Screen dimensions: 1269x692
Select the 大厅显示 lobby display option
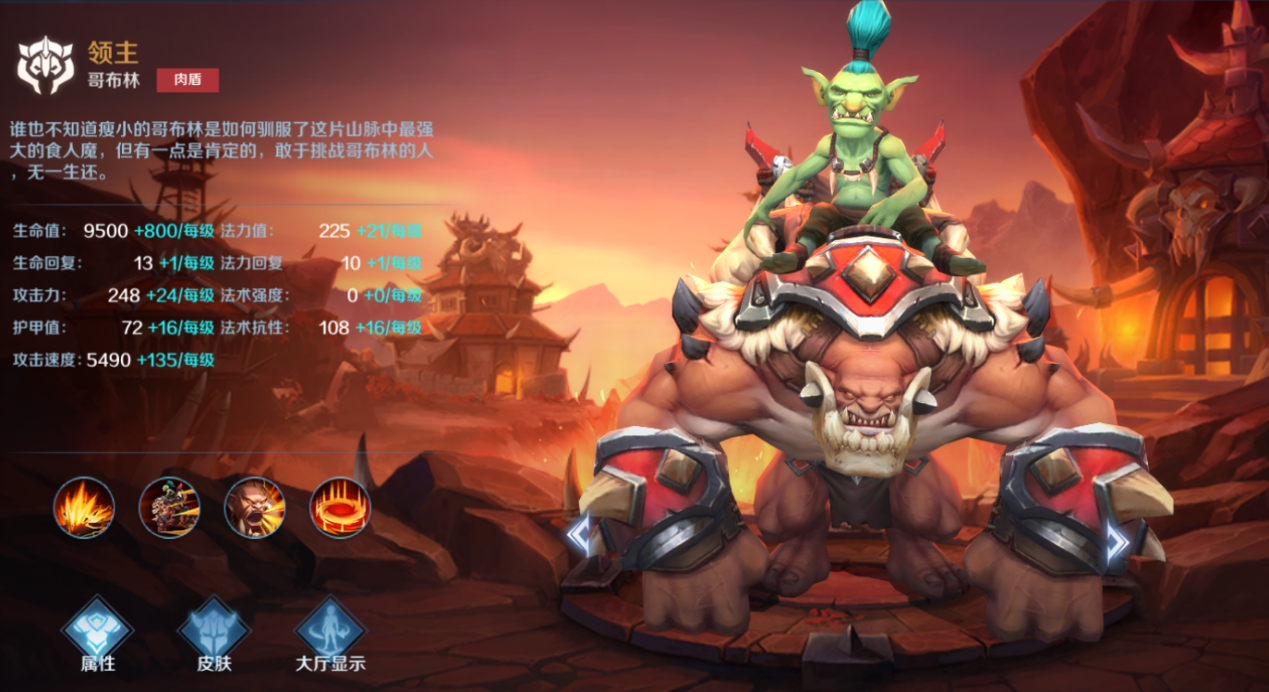[x=330, y=631]
